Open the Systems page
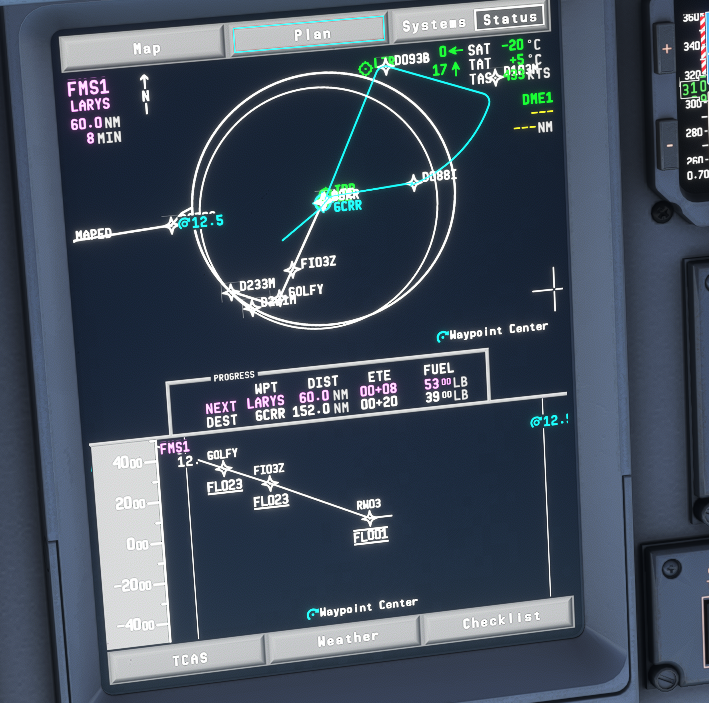 [434, 23]
